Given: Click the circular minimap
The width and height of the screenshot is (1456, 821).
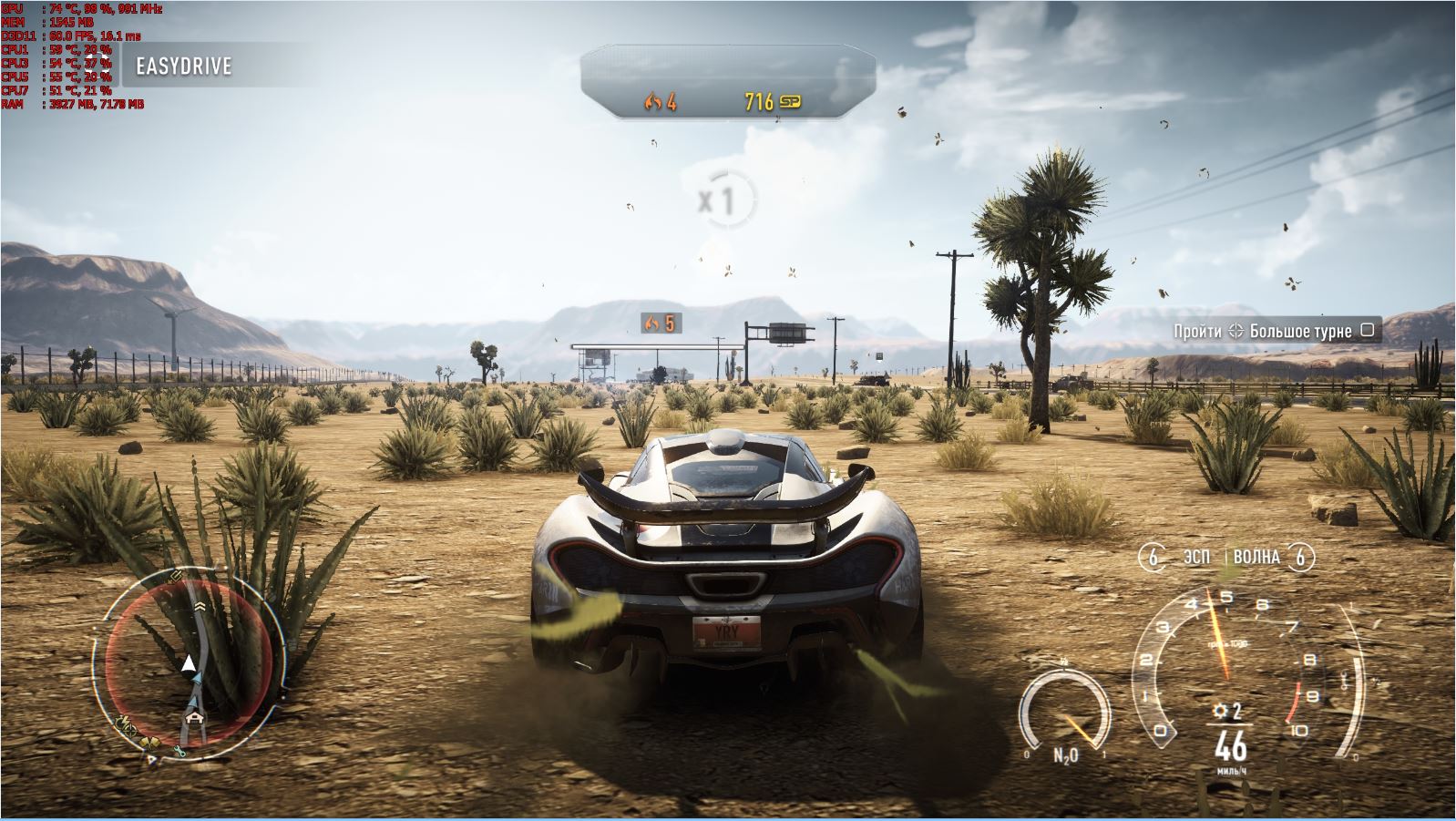Looking at the screenshot, I should 190,658.
